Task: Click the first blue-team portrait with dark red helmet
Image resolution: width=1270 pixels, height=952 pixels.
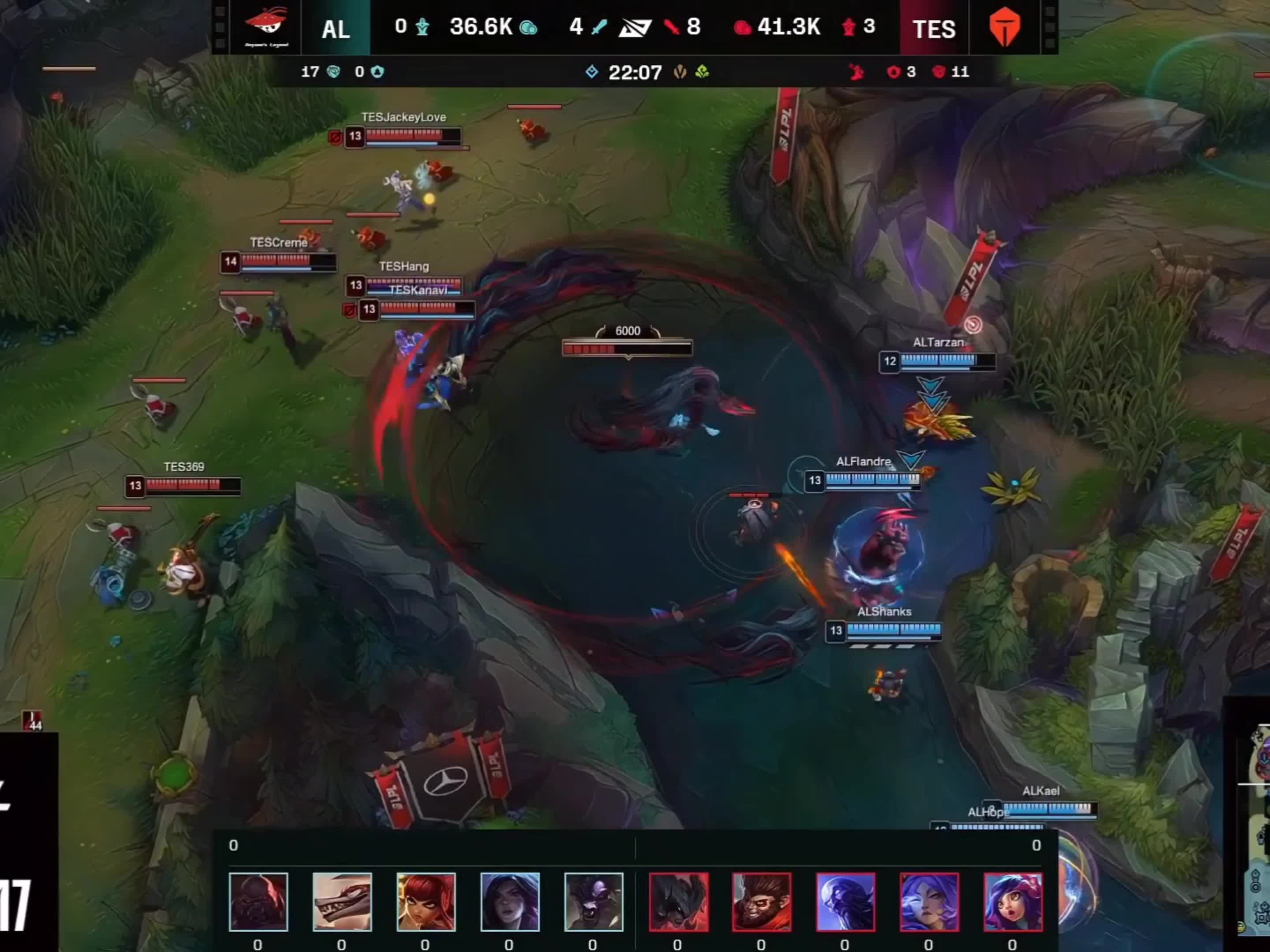Action: coord(258,901)
